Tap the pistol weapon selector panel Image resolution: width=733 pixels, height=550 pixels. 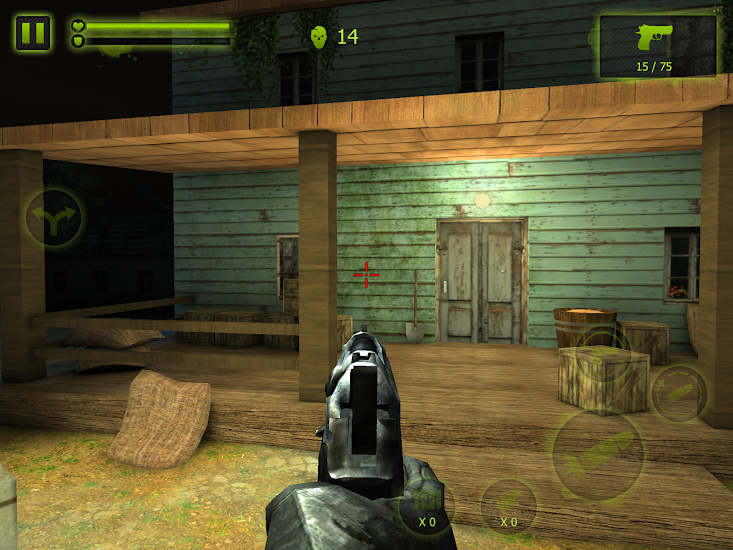tap(657, 46)
